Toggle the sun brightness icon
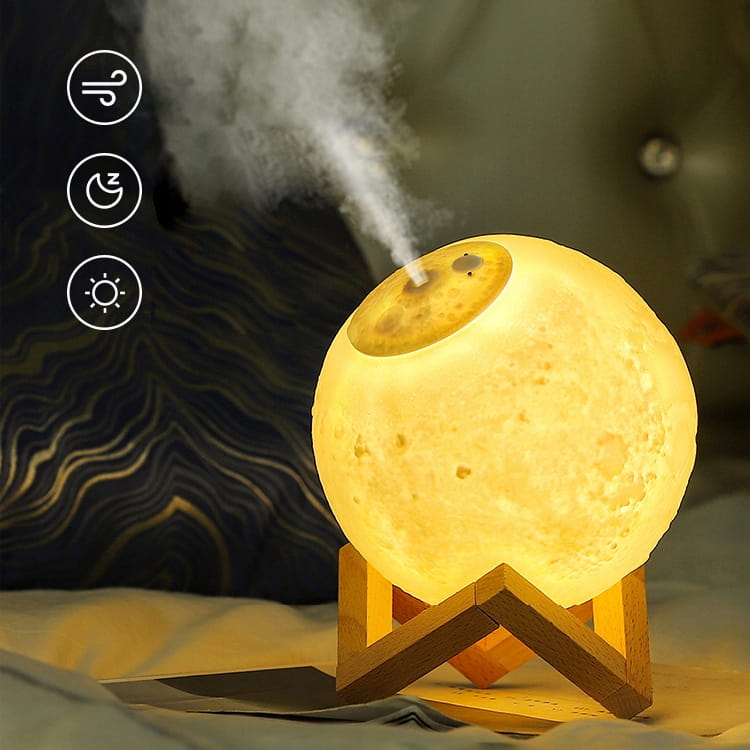The image size is (750, 750). pos(104,292)
